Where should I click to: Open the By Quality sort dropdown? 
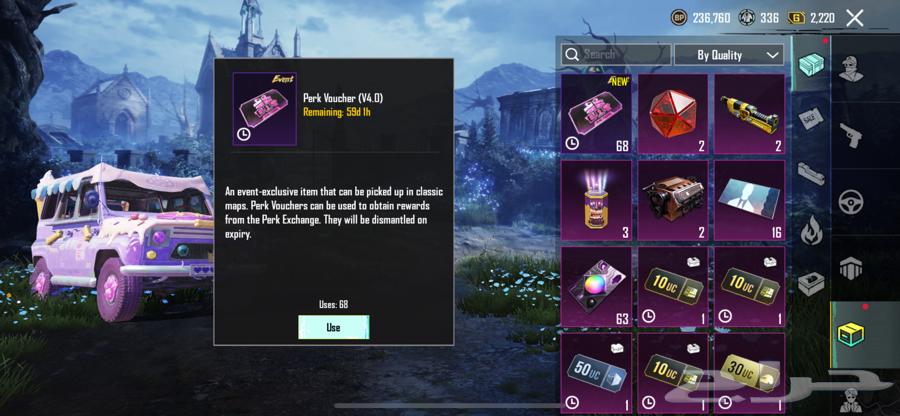pyautogui.click(x=728, y=54)
